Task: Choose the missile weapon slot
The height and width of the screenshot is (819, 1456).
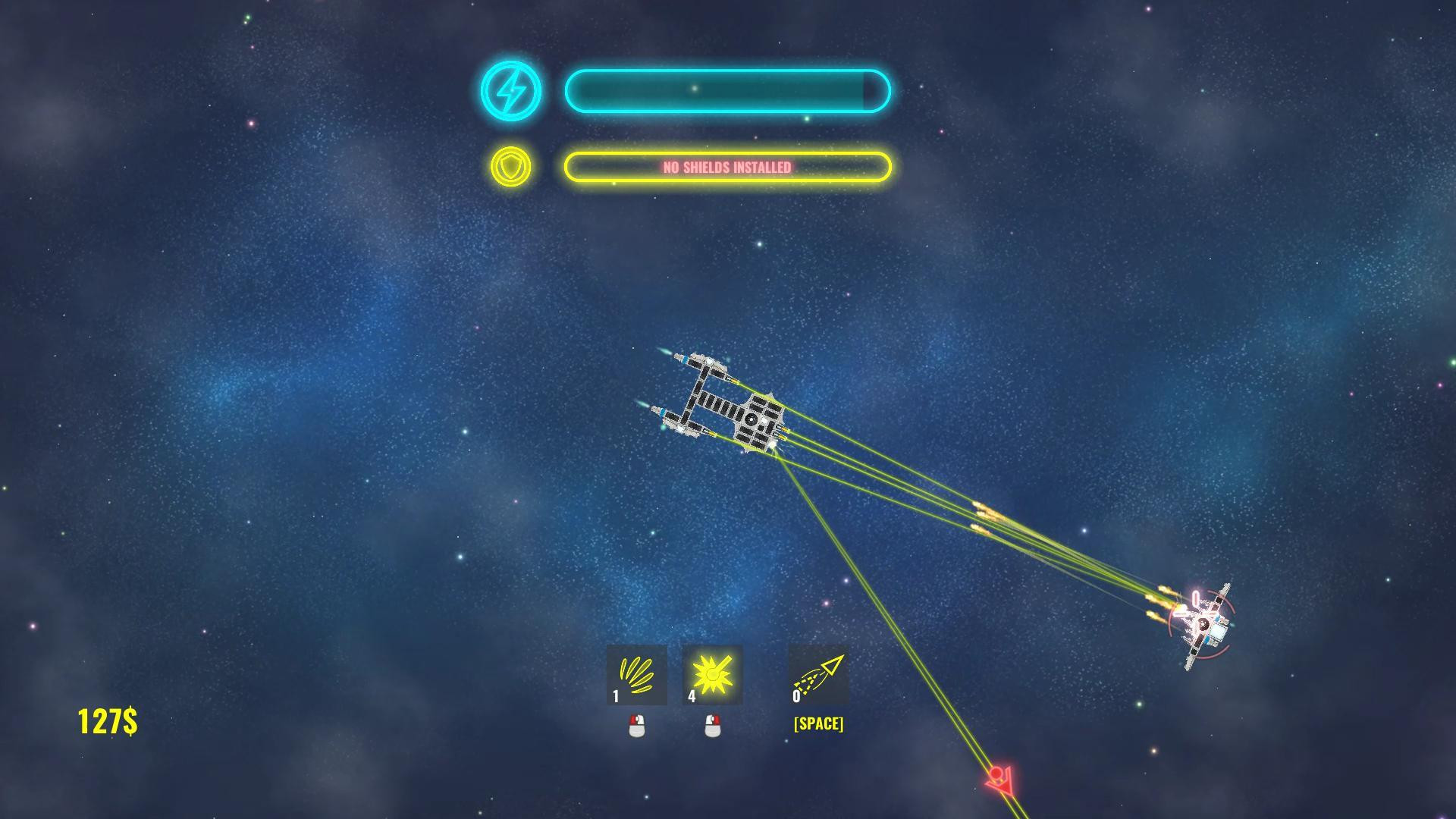Action: [x=818, y=675]
